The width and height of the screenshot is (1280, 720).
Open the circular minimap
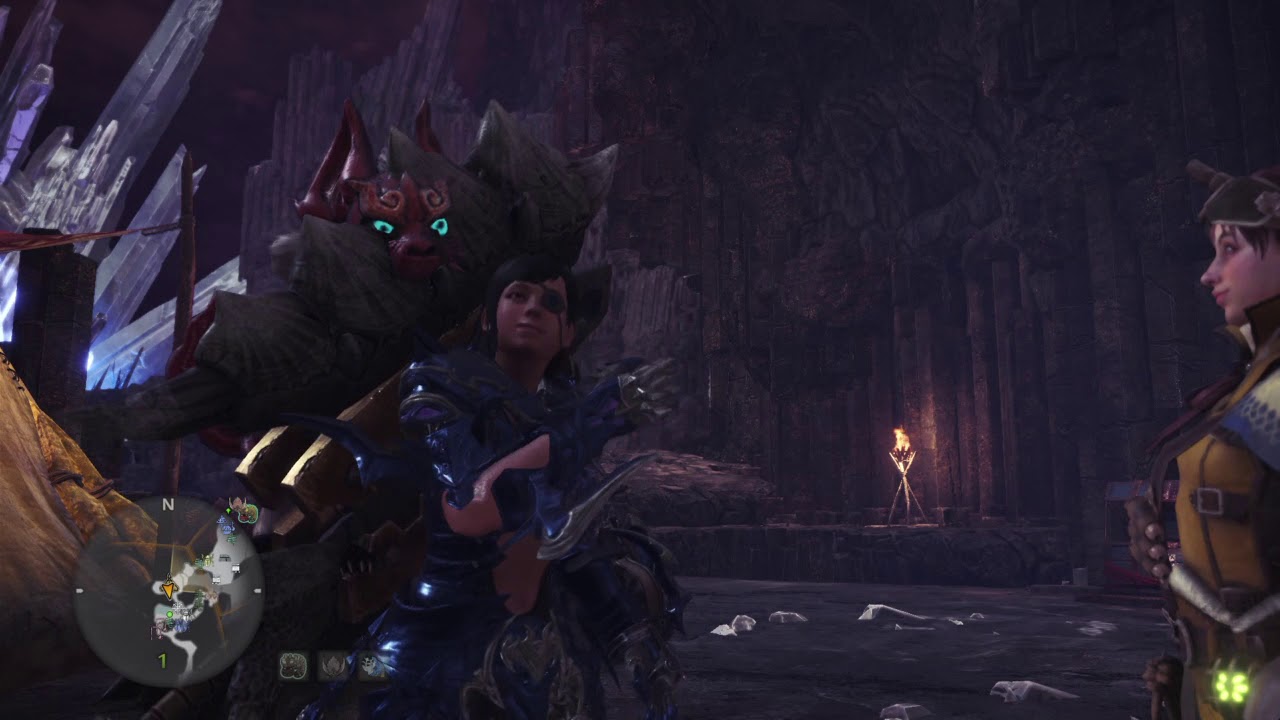pos(169,591)
